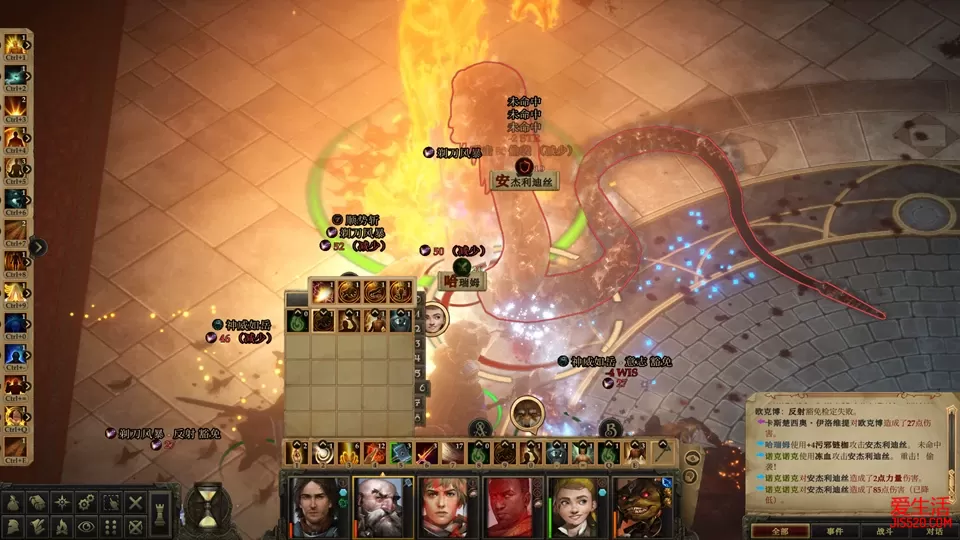The height and width of the screenshot is (540, 960).
Task: Select the goblin party member portrait
Action: 642,507
